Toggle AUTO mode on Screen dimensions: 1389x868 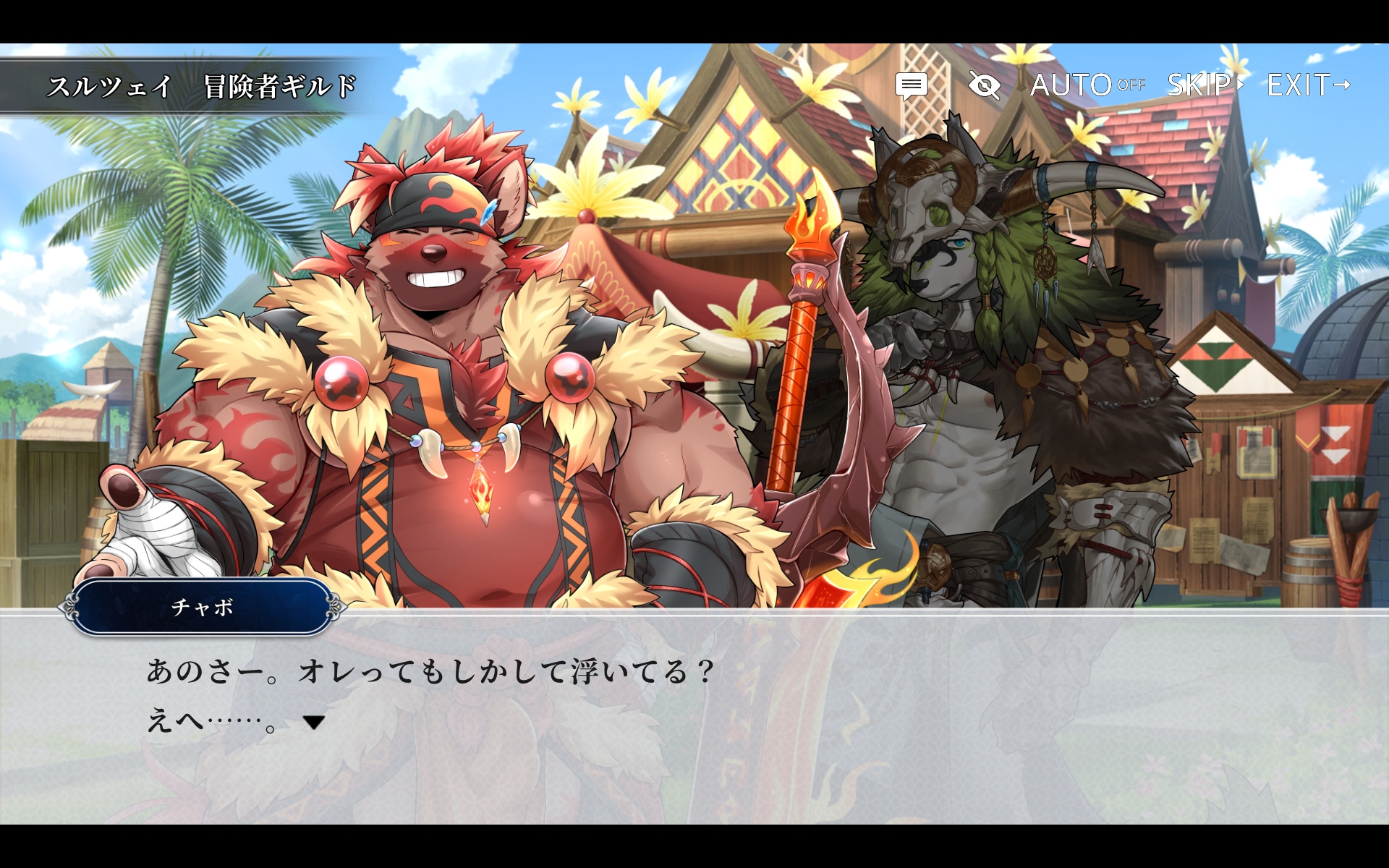(x=1087, y=85)
